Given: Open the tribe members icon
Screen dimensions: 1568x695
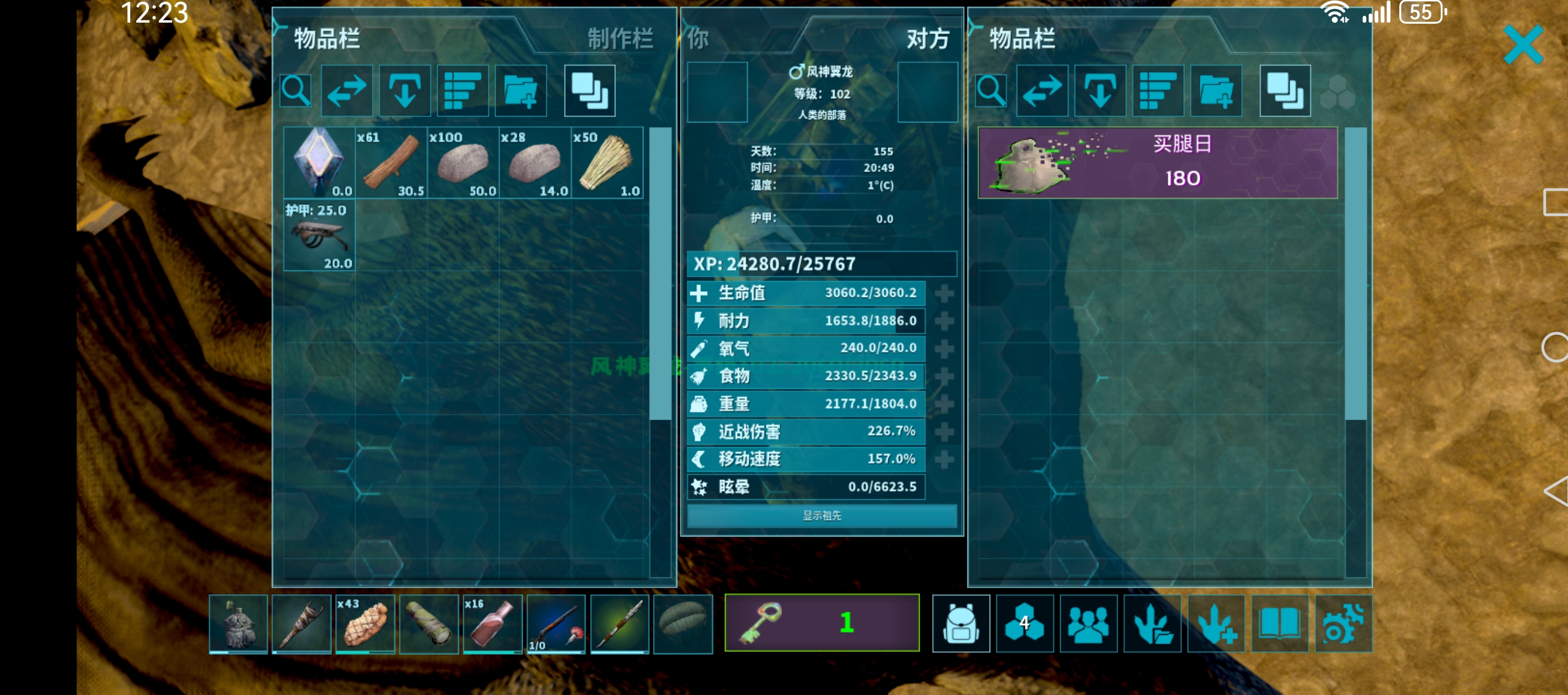Looking at the screenshot, I should 1088,624.
